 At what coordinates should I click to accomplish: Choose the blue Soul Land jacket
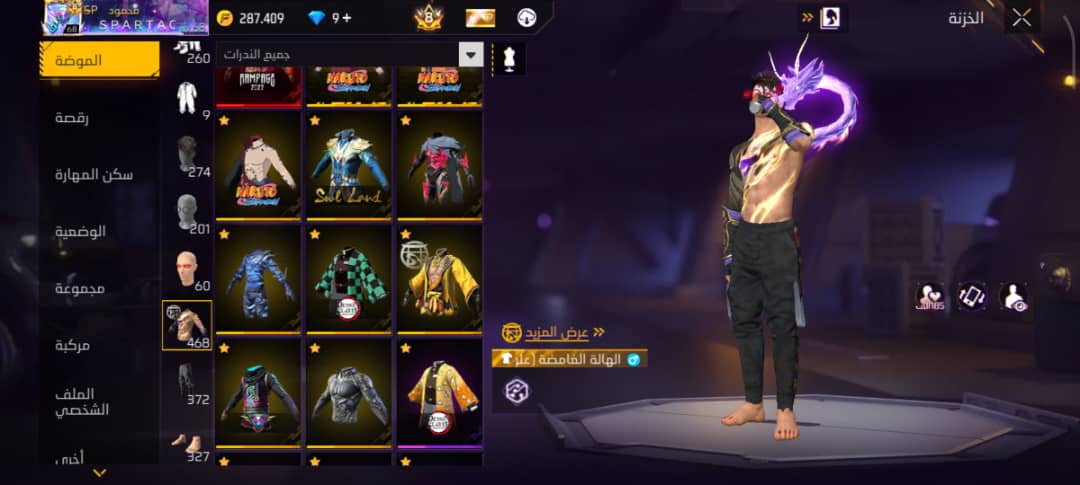[349, 164]
